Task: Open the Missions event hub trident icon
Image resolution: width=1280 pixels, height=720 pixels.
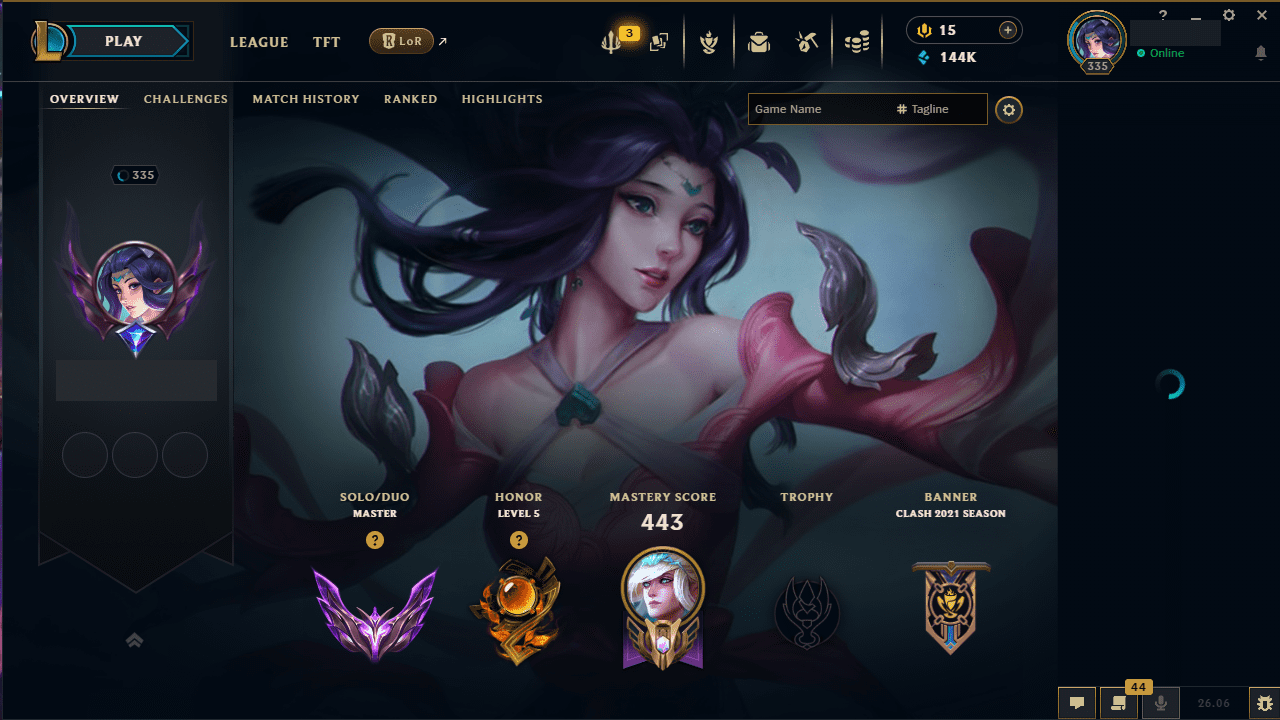Action: tap(613, 42)
